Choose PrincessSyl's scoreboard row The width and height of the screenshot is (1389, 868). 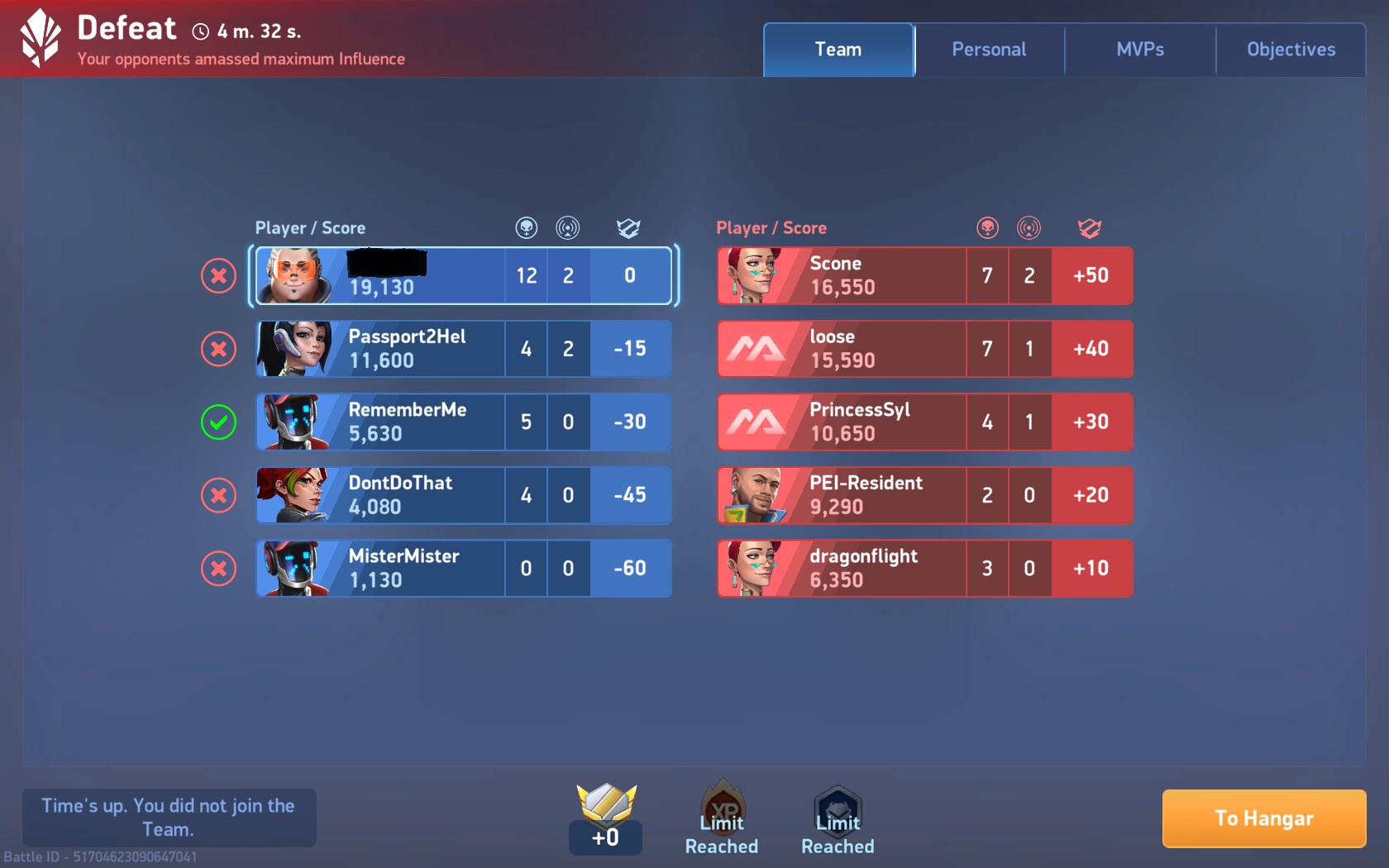coord(924,422)
